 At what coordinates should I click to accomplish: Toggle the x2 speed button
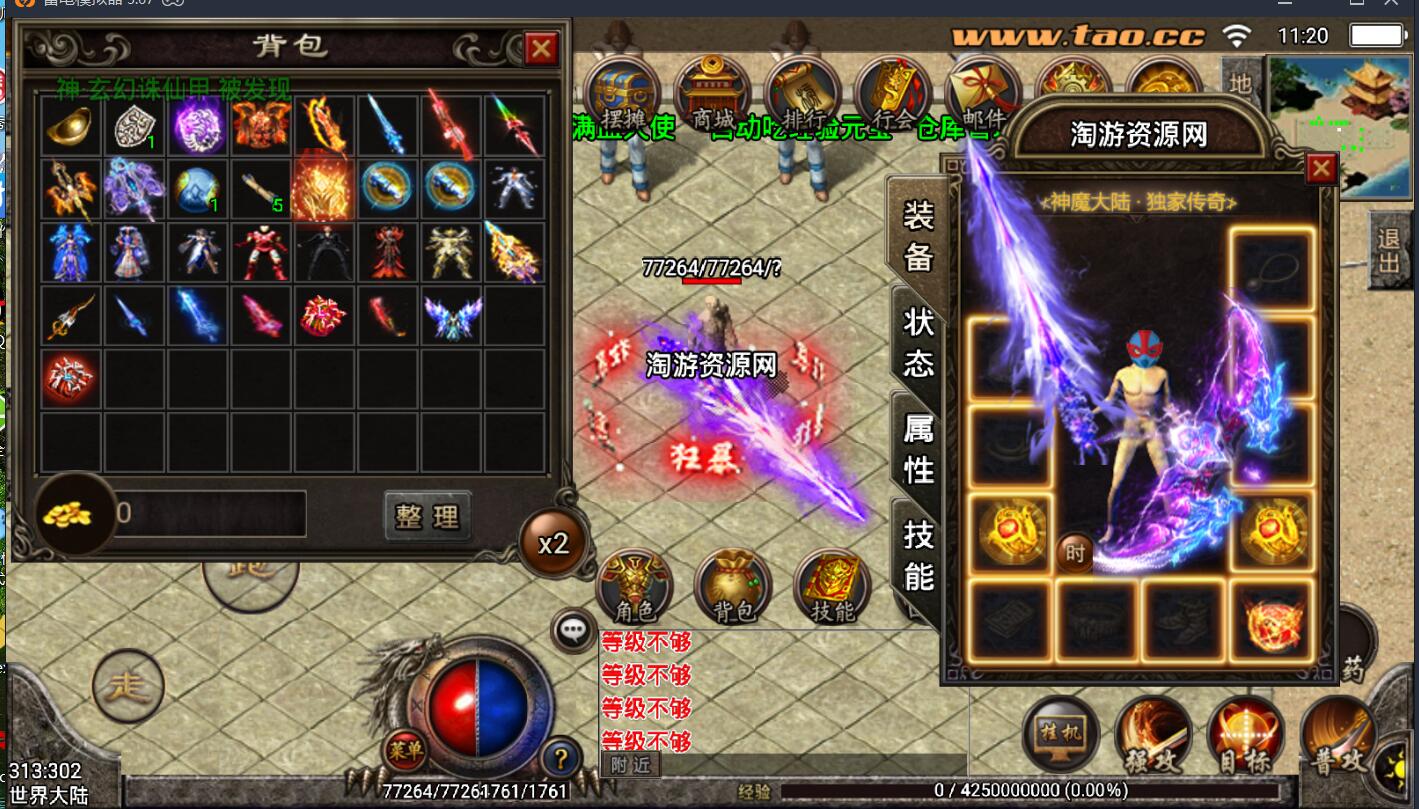tap(553, 543)
